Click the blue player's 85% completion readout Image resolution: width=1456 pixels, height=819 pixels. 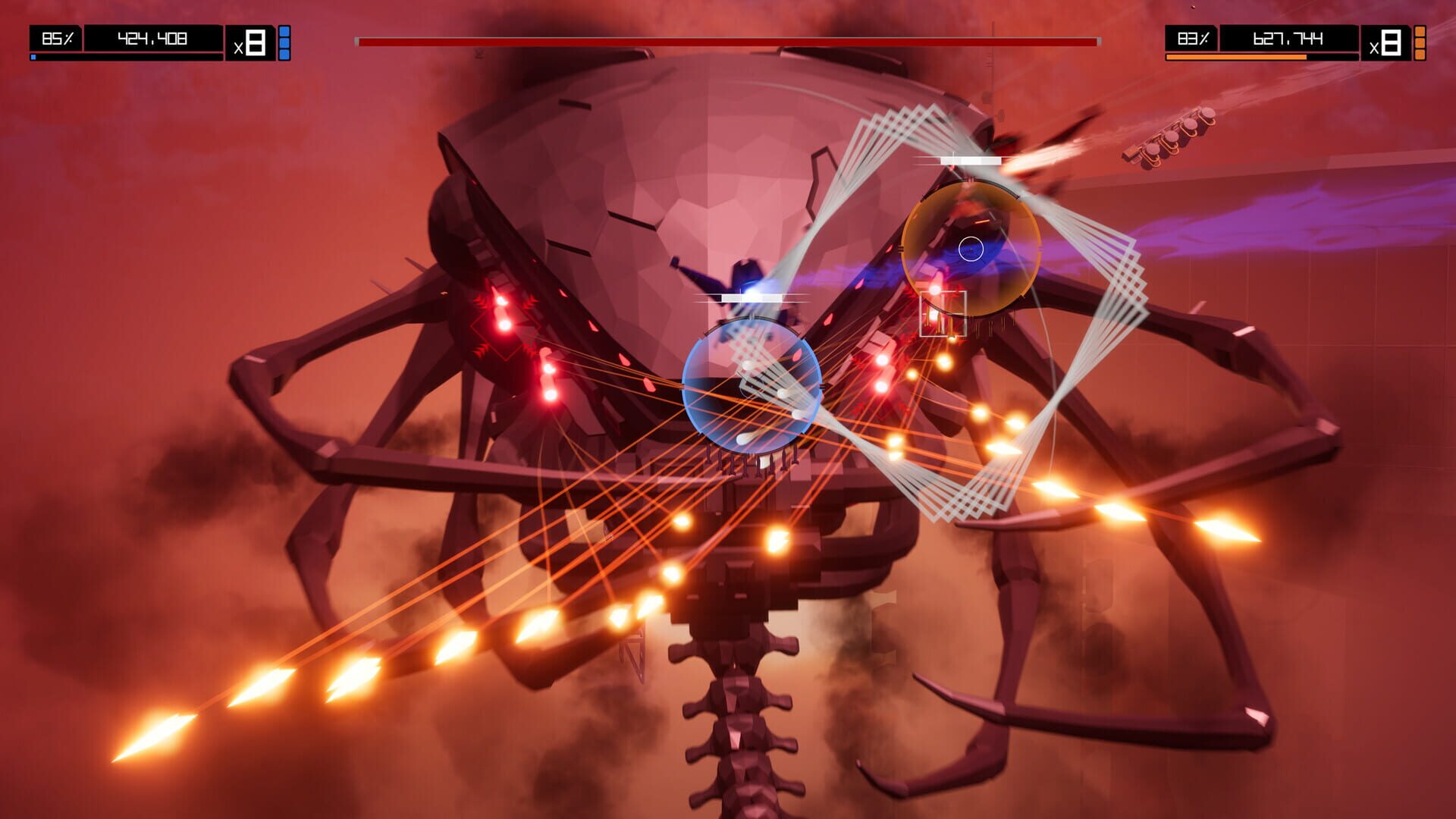click(55, 36)
